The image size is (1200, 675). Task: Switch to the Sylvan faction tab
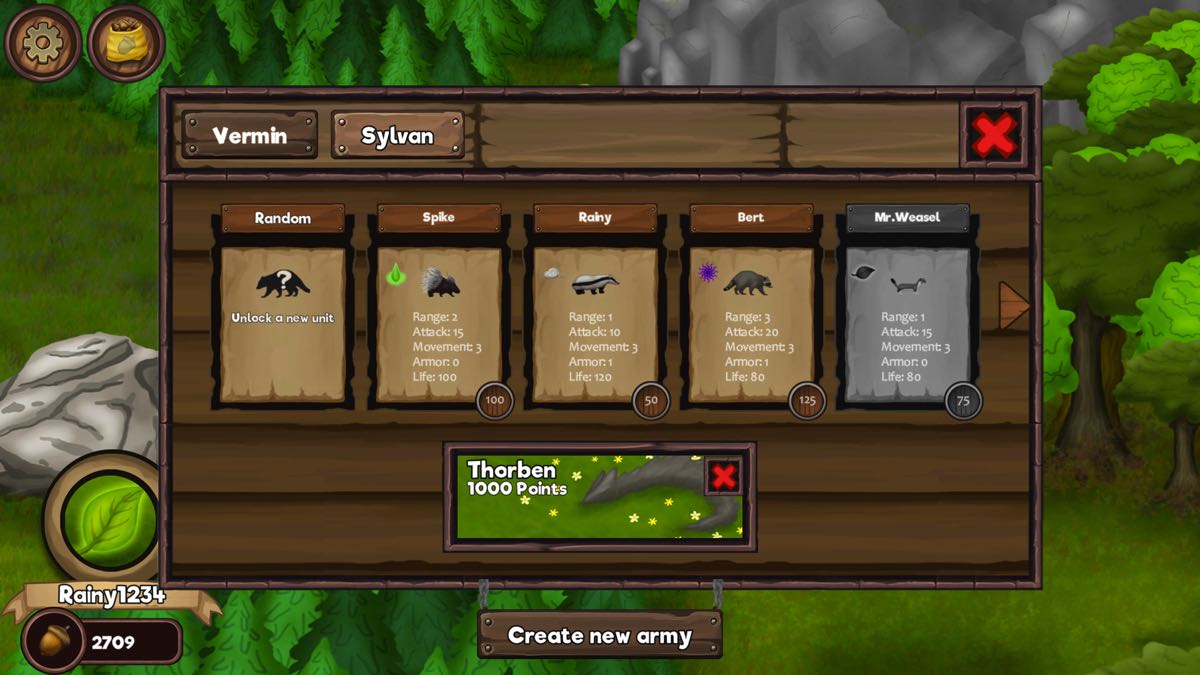coord(397,135)
